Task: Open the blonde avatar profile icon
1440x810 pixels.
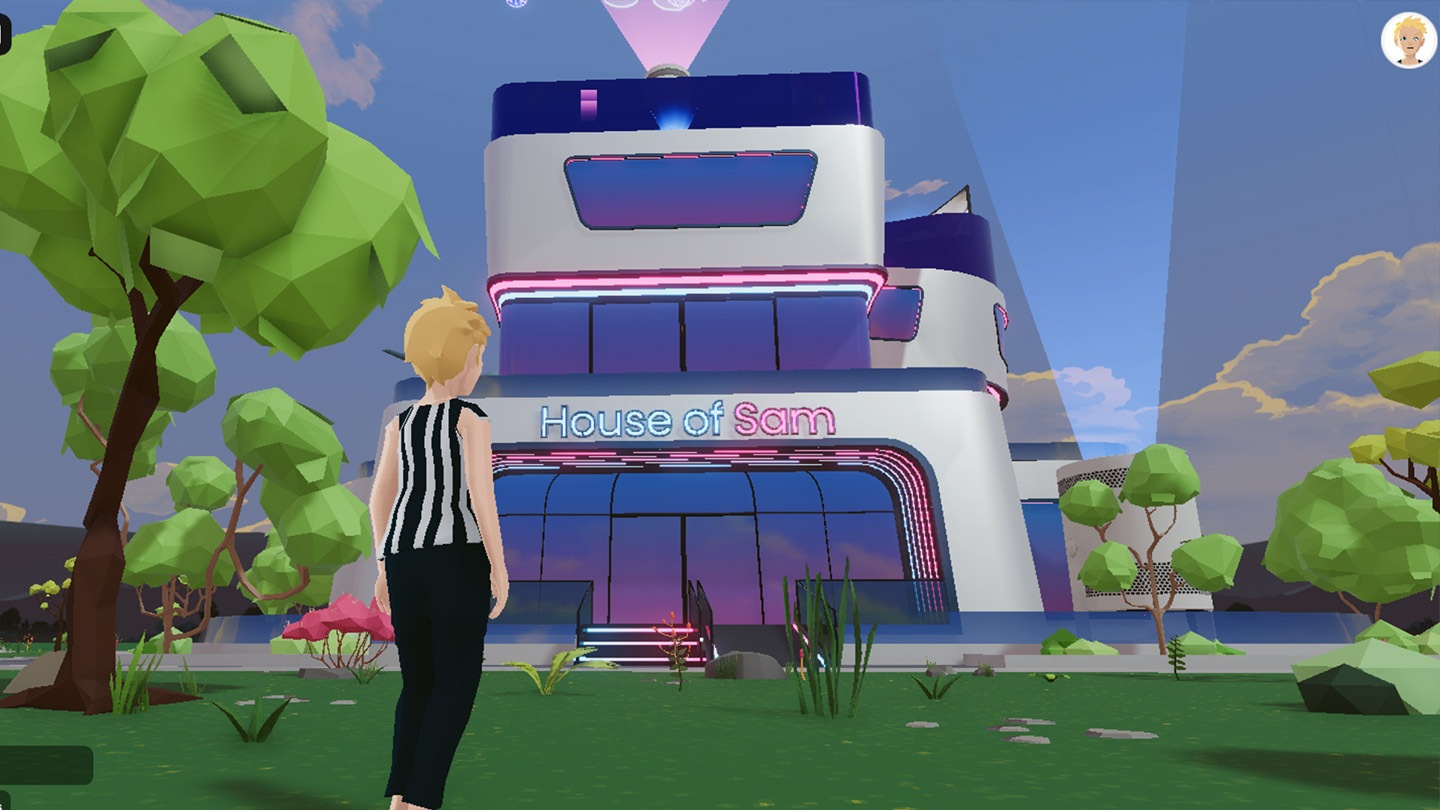Action: 1409,41
